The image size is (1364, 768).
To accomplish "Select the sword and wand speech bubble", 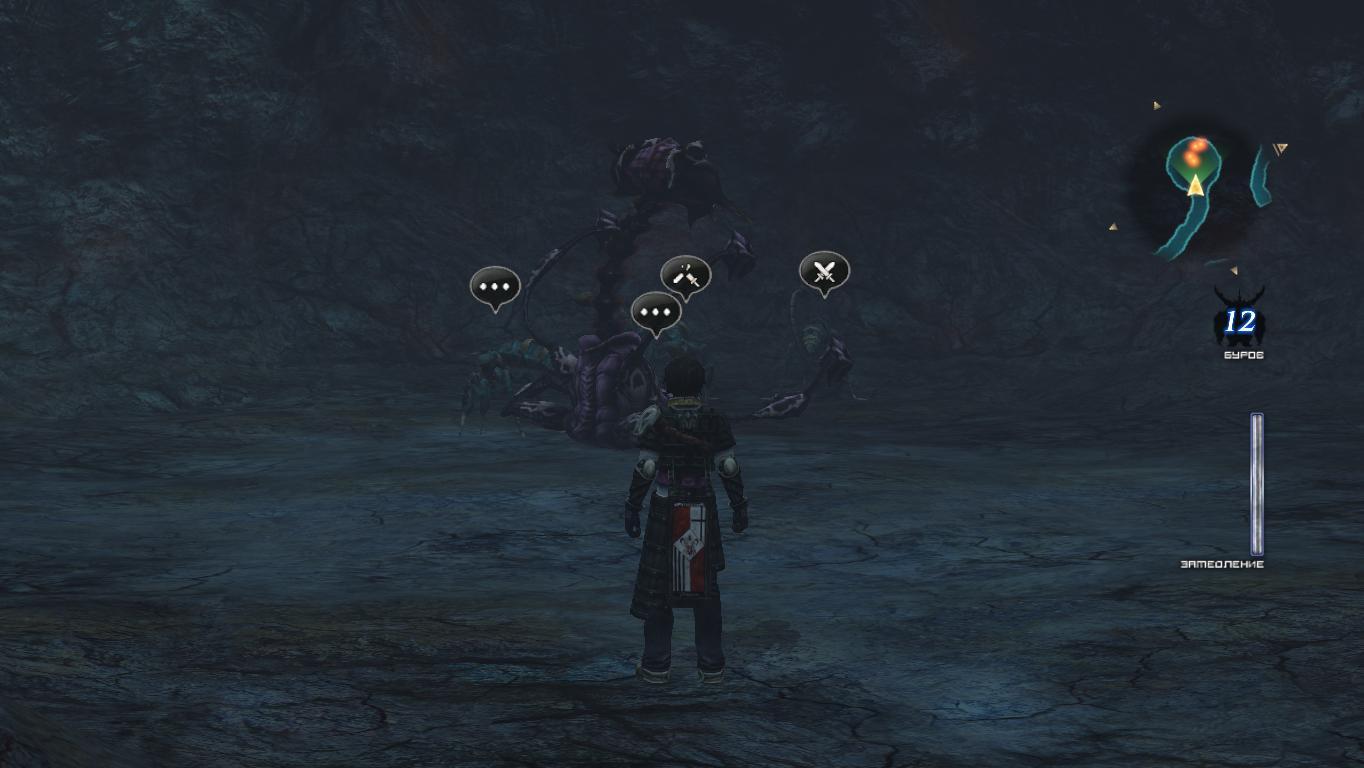I will (685, 276).
